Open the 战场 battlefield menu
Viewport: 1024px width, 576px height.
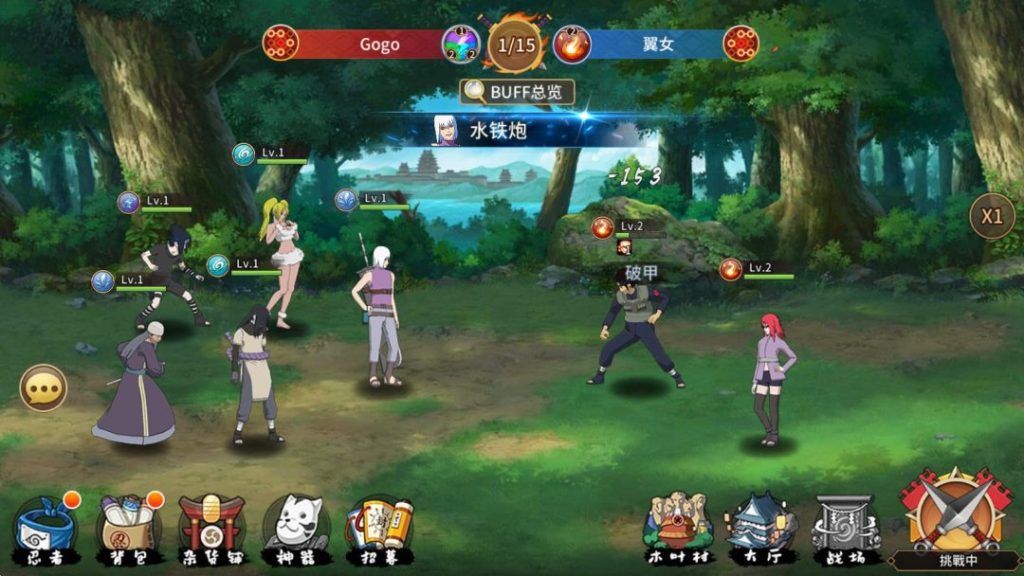[x=845, y=527]
